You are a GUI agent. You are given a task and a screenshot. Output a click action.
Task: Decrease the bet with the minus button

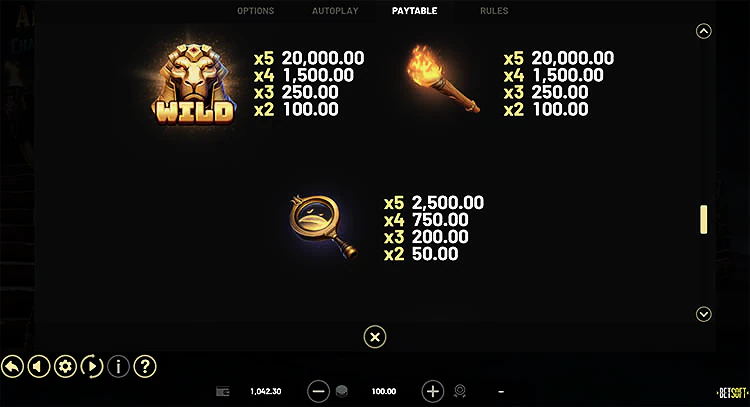pyautogui.click(x=318, y=391)
